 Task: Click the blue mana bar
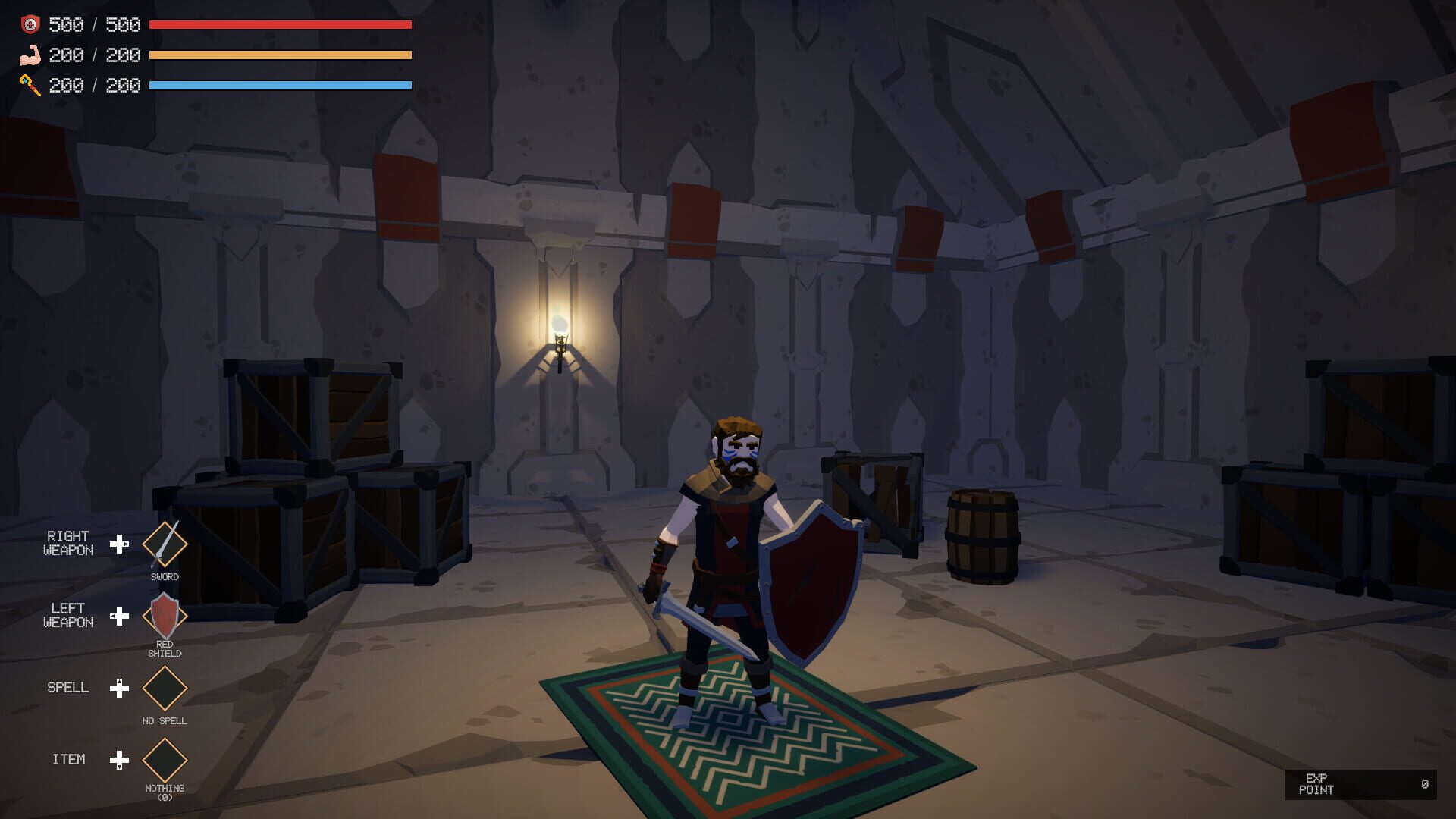[x=281, y=85]
